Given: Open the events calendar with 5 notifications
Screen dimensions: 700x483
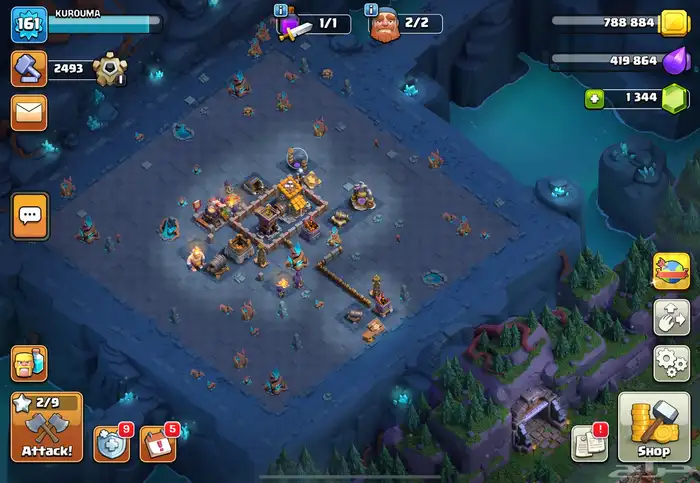Looking at the screenshot, I should [157, 443].
